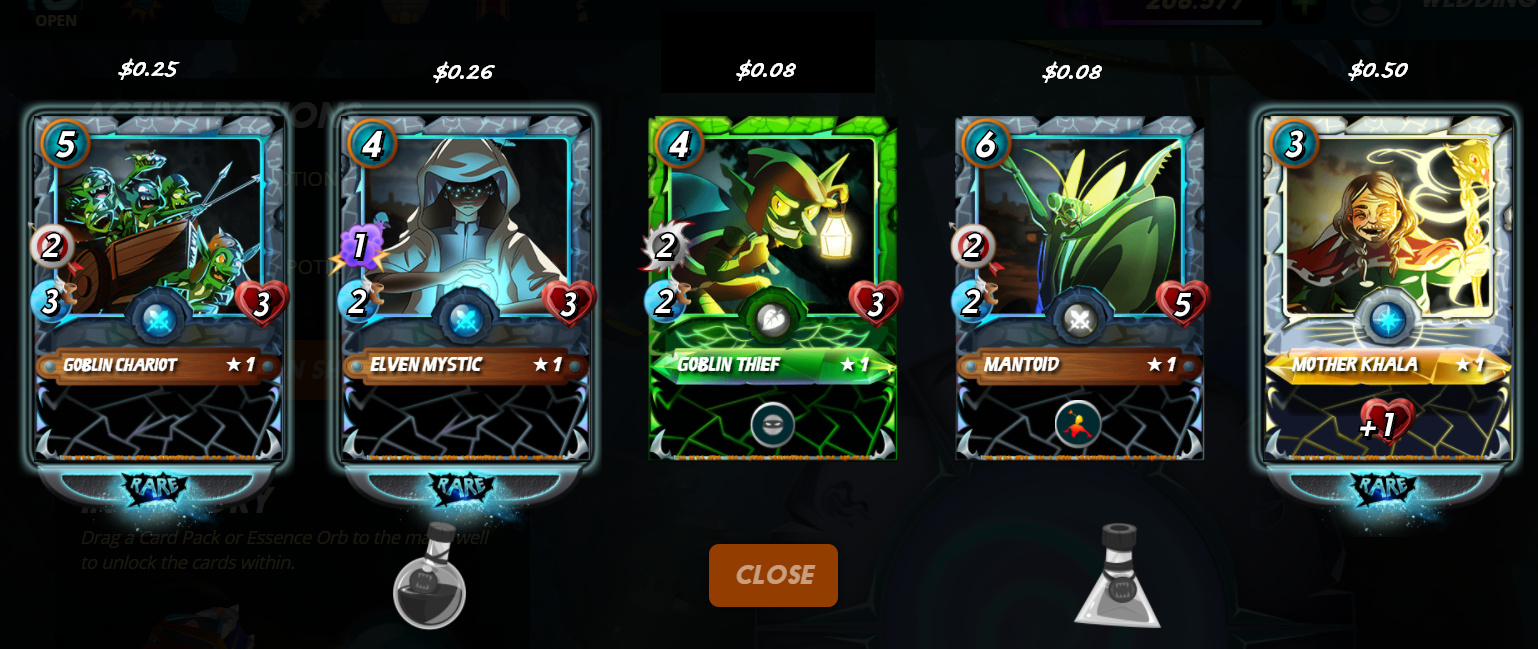
Task: Click the round black potion flask
Action: tap(430, 578)
